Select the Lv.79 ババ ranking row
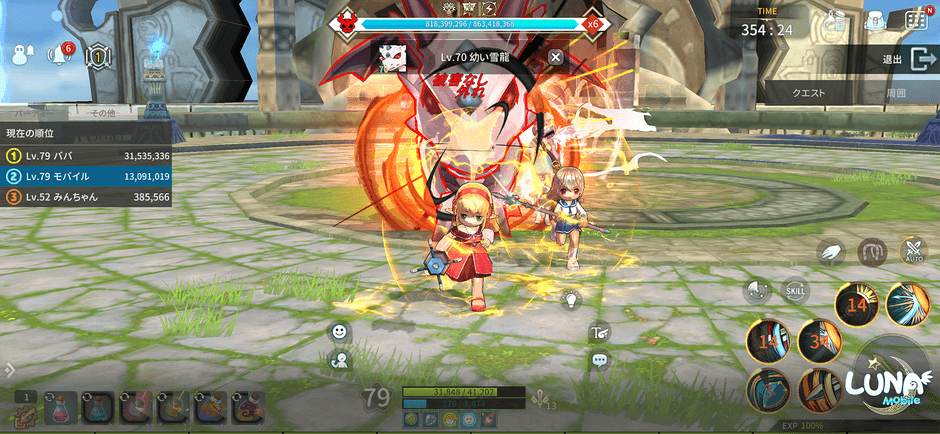This screenshot has width=940, height=434. 87,156
